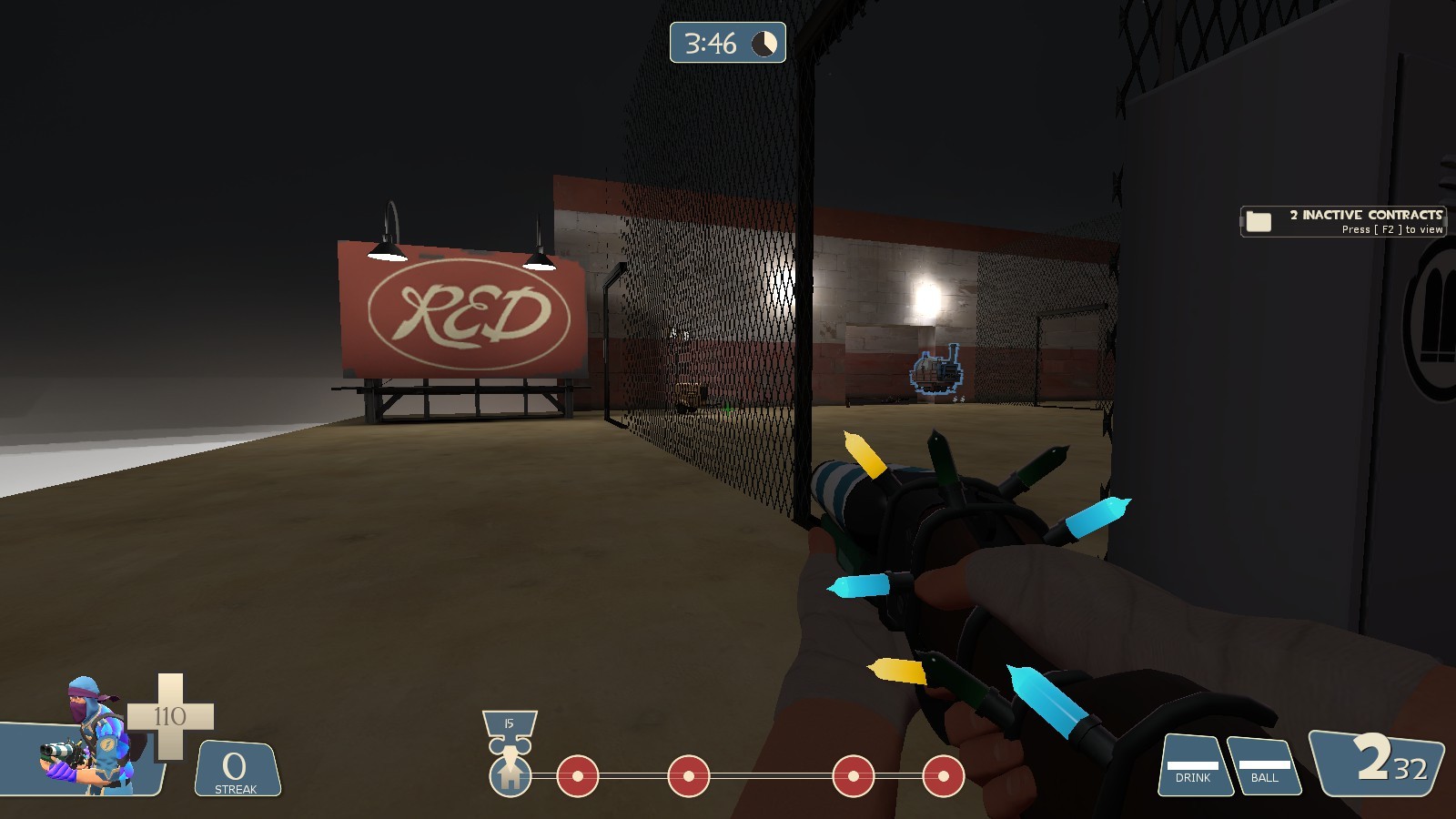This screenshot has width=1456, height=819.
Task: Click the folder icon on the contracts notification
Action: point(1260,220)
